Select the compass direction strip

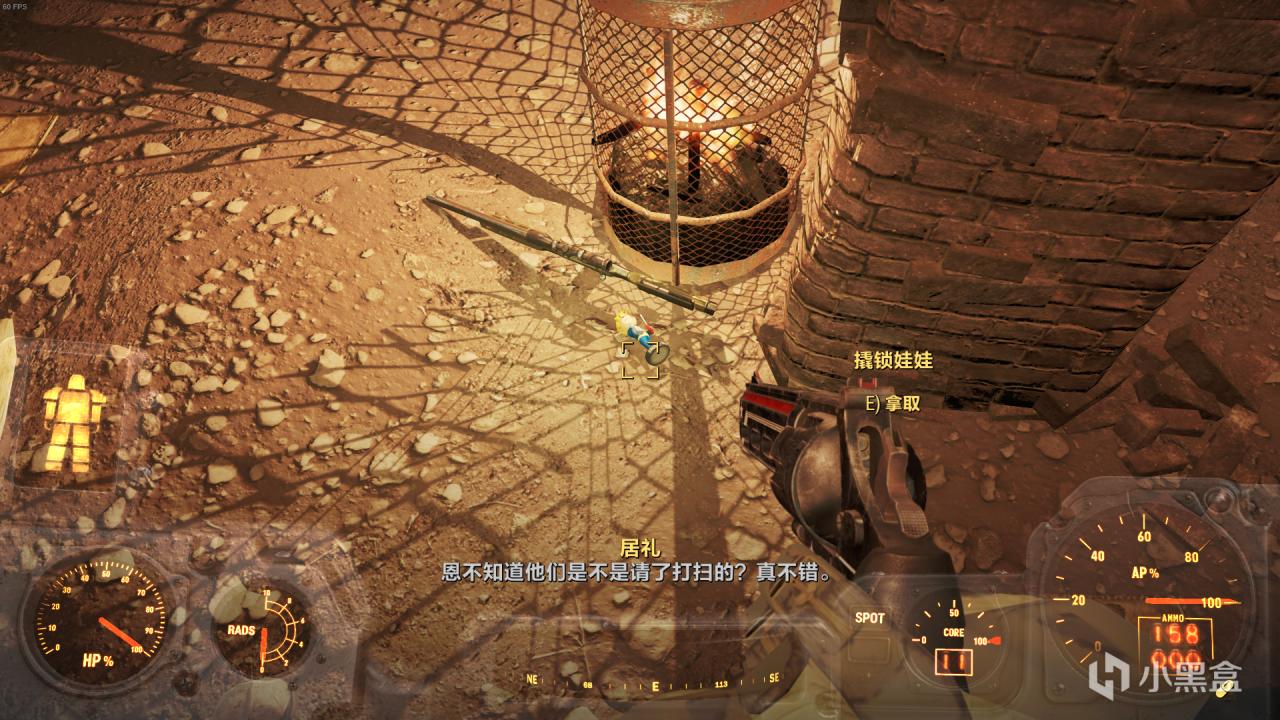coord(655,686)
